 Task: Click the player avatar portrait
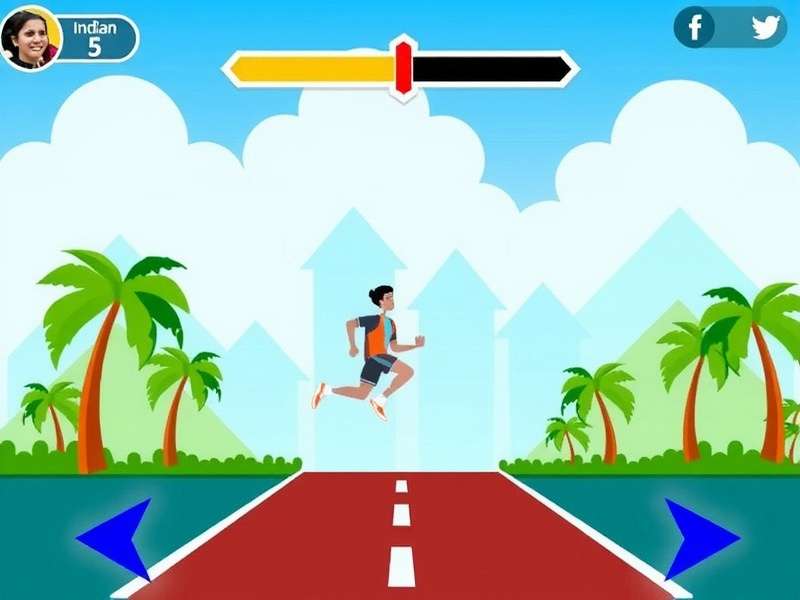[x=30, y=39]
